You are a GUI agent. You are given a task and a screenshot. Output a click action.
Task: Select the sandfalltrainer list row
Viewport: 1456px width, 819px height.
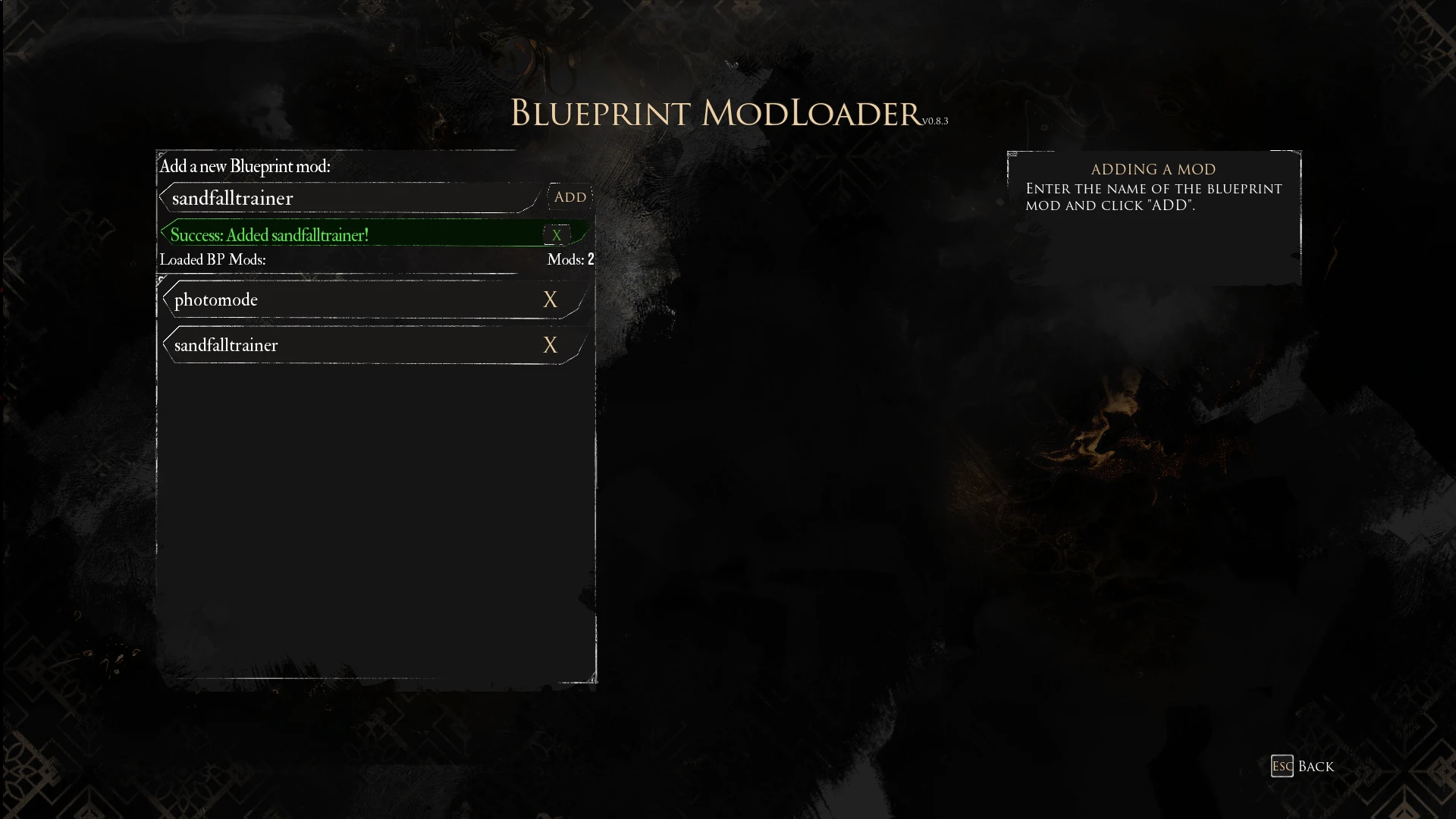tap(341, 346)
